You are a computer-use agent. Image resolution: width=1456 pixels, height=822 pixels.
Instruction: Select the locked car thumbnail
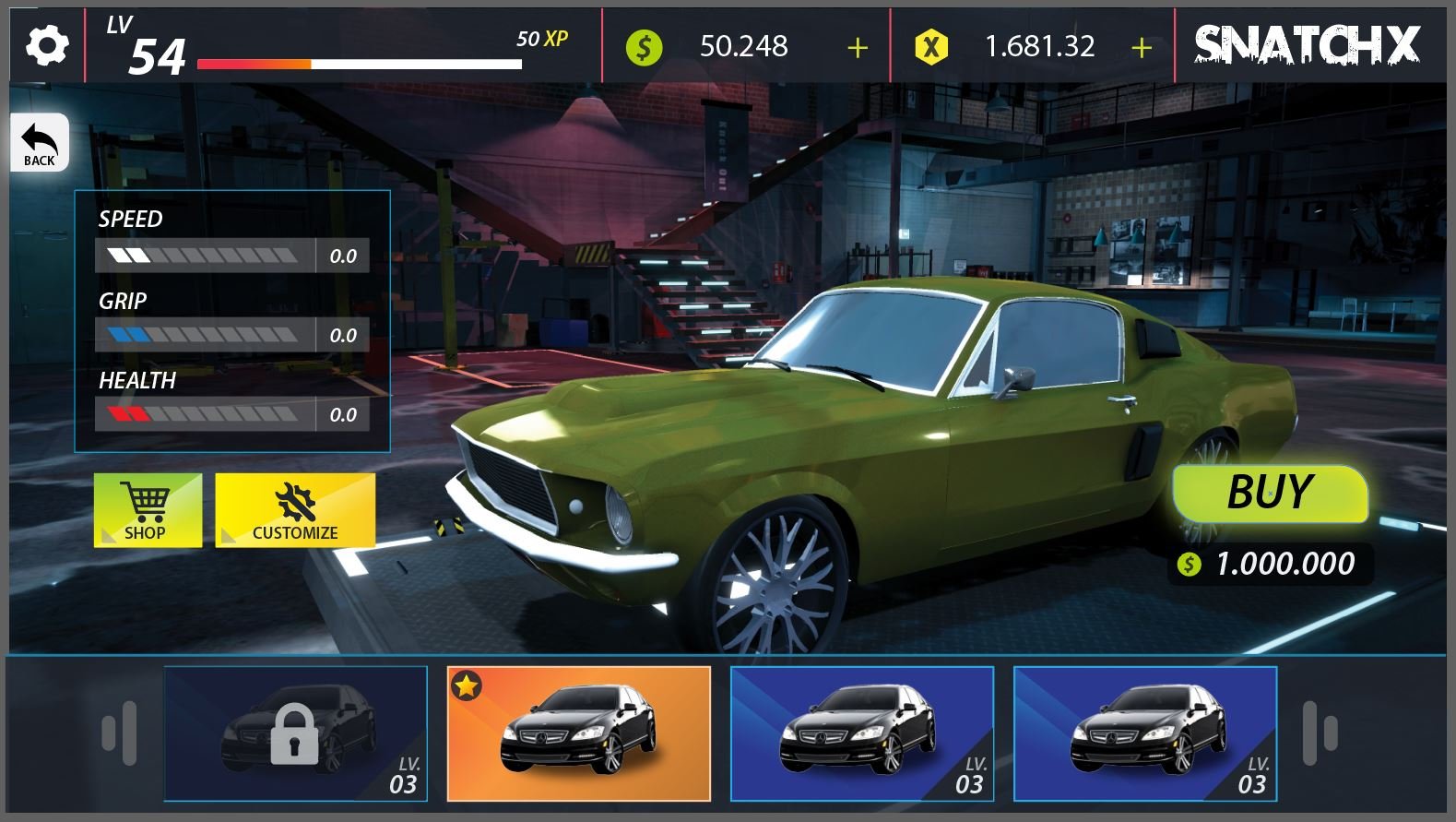tap(295, 733)
